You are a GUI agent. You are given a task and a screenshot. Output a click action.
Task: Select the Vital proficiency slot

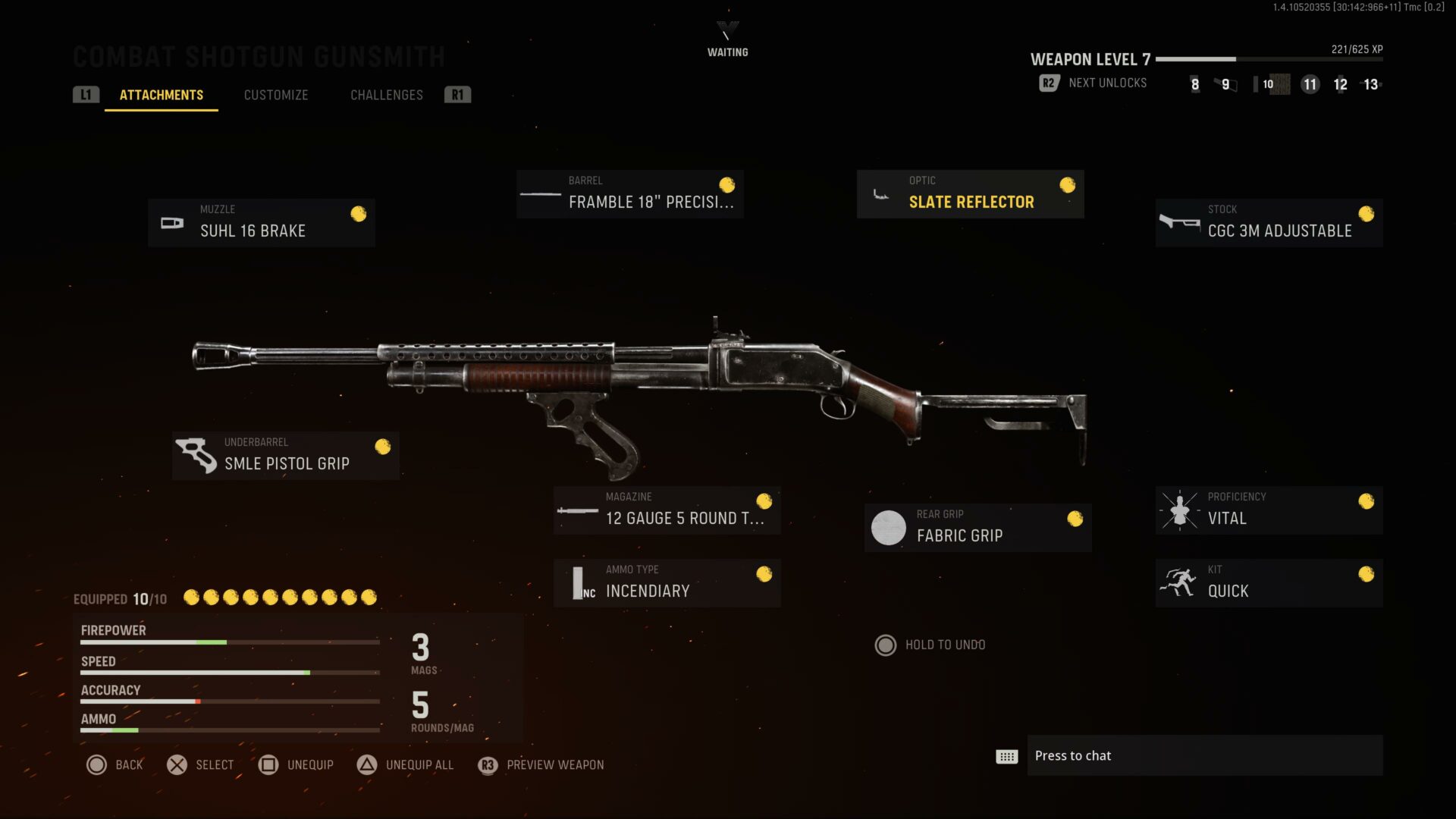pyautogui.click(x=1269, y=510)
